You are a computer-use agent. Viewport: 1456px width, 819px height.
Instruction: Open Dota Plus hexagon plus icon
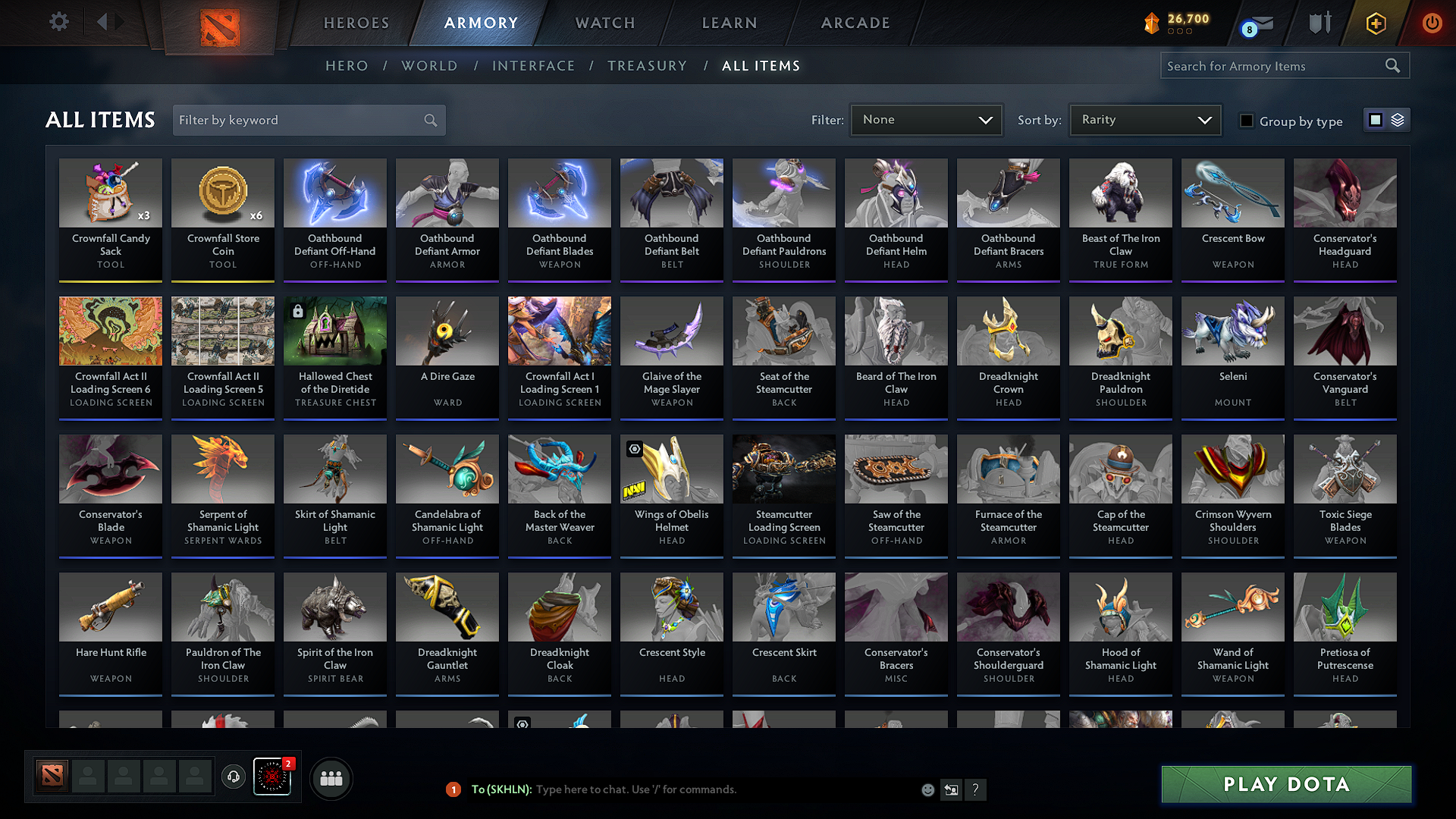click(x=1375, y=23)
